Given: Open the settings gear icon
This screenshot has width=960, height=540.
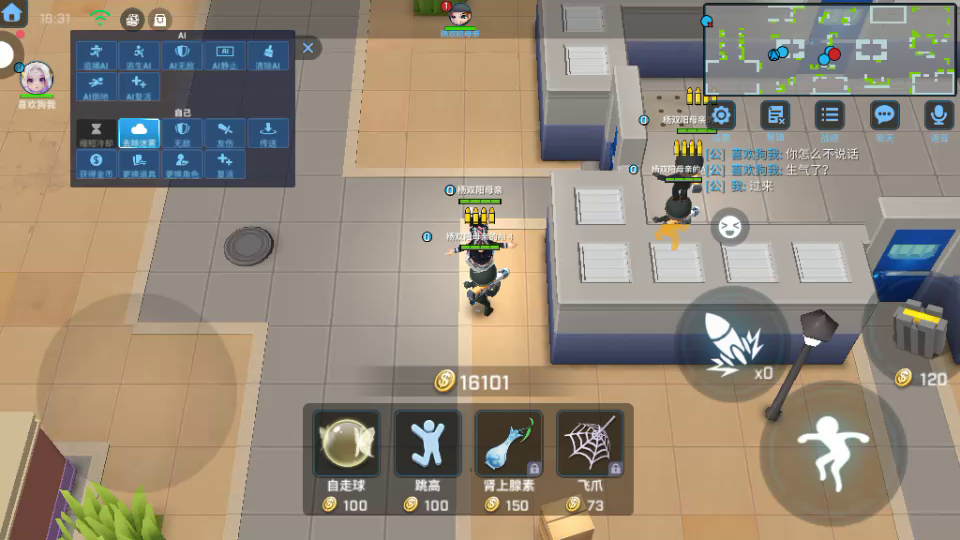Looking at the screenshot, I should (x=721, y=115).
